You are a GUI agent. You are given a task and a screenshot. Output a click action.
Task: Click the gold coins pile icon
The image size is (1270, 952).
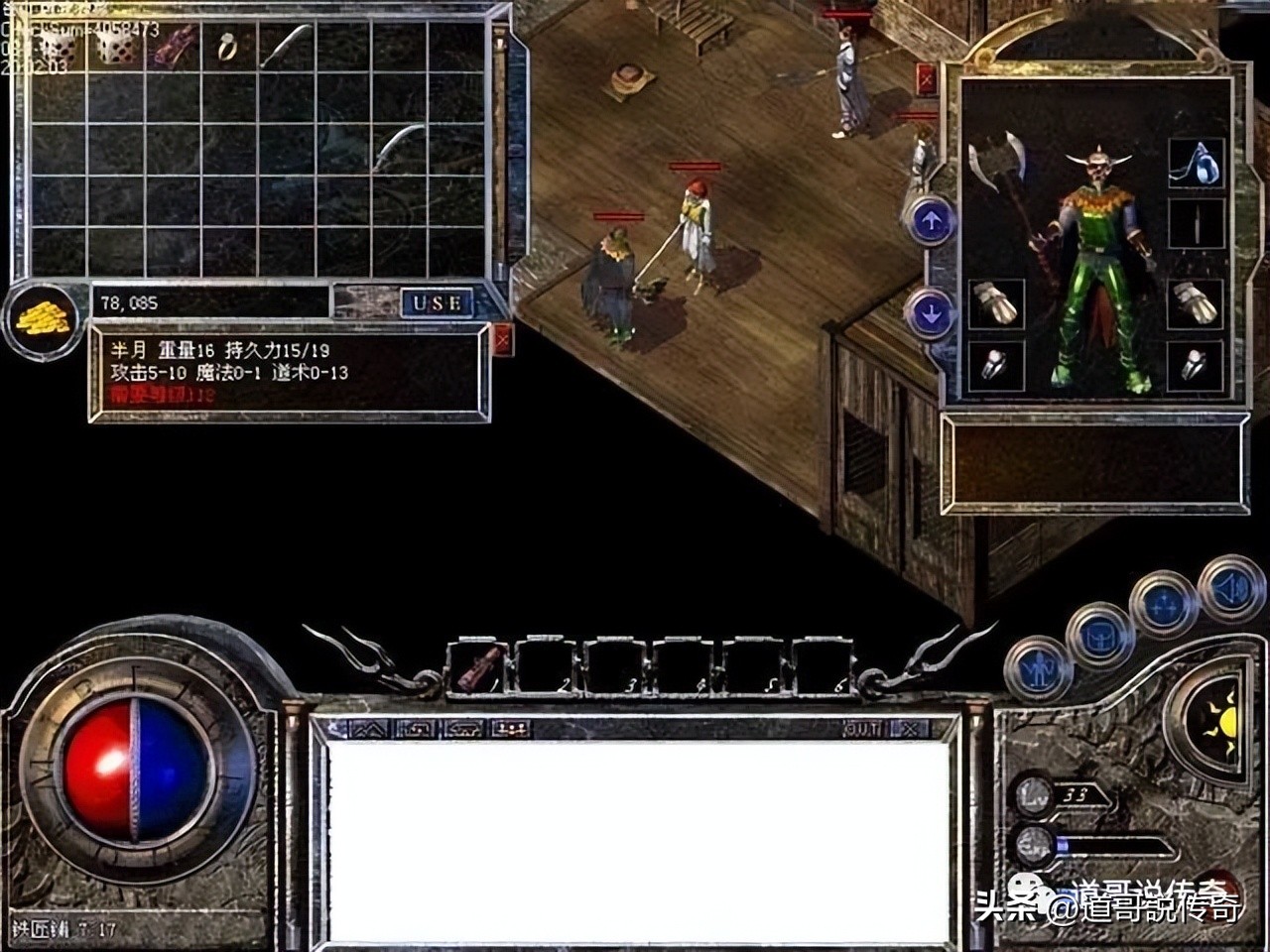(x=43, y=317)
